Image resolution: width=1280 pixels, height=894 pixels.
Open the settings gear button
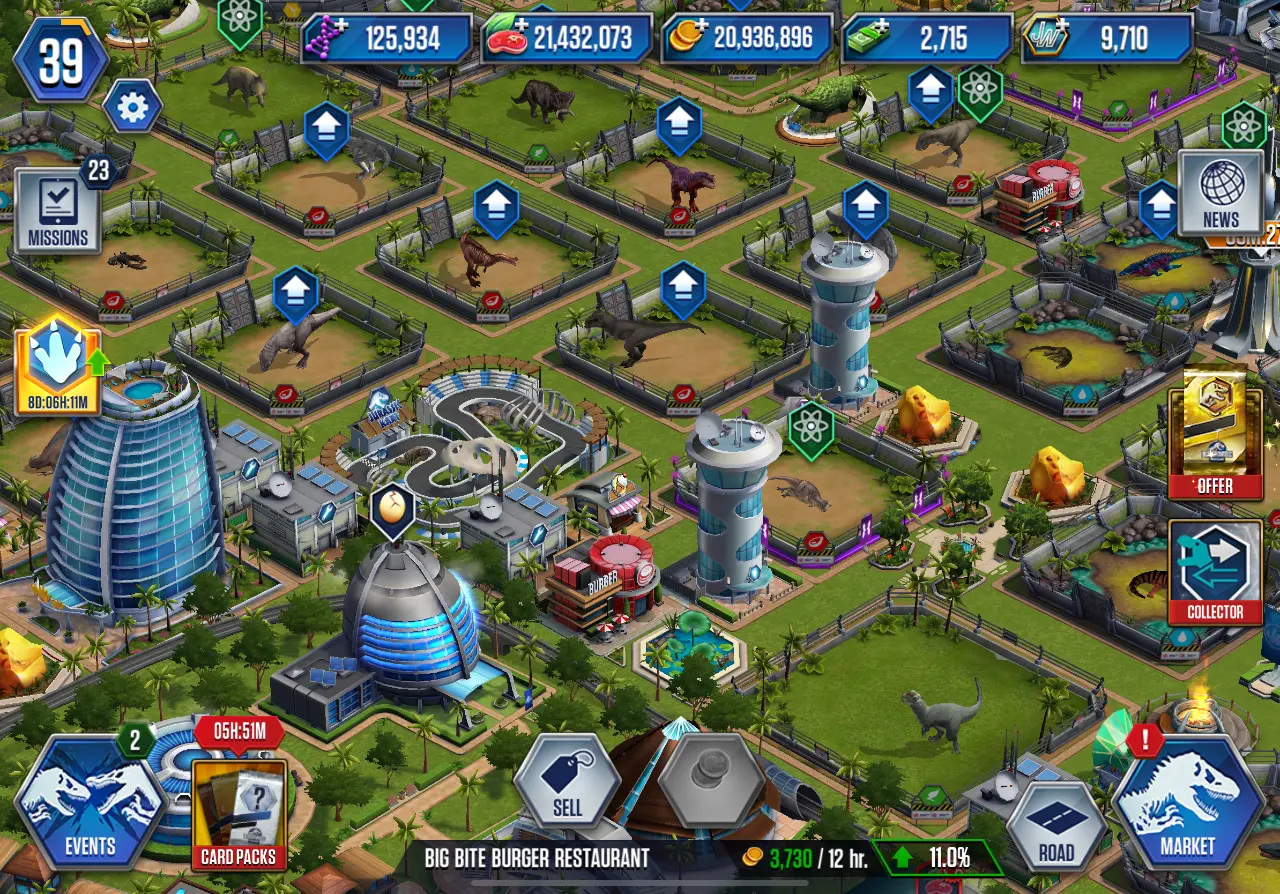pyautogui.click(x=132, y=107)
